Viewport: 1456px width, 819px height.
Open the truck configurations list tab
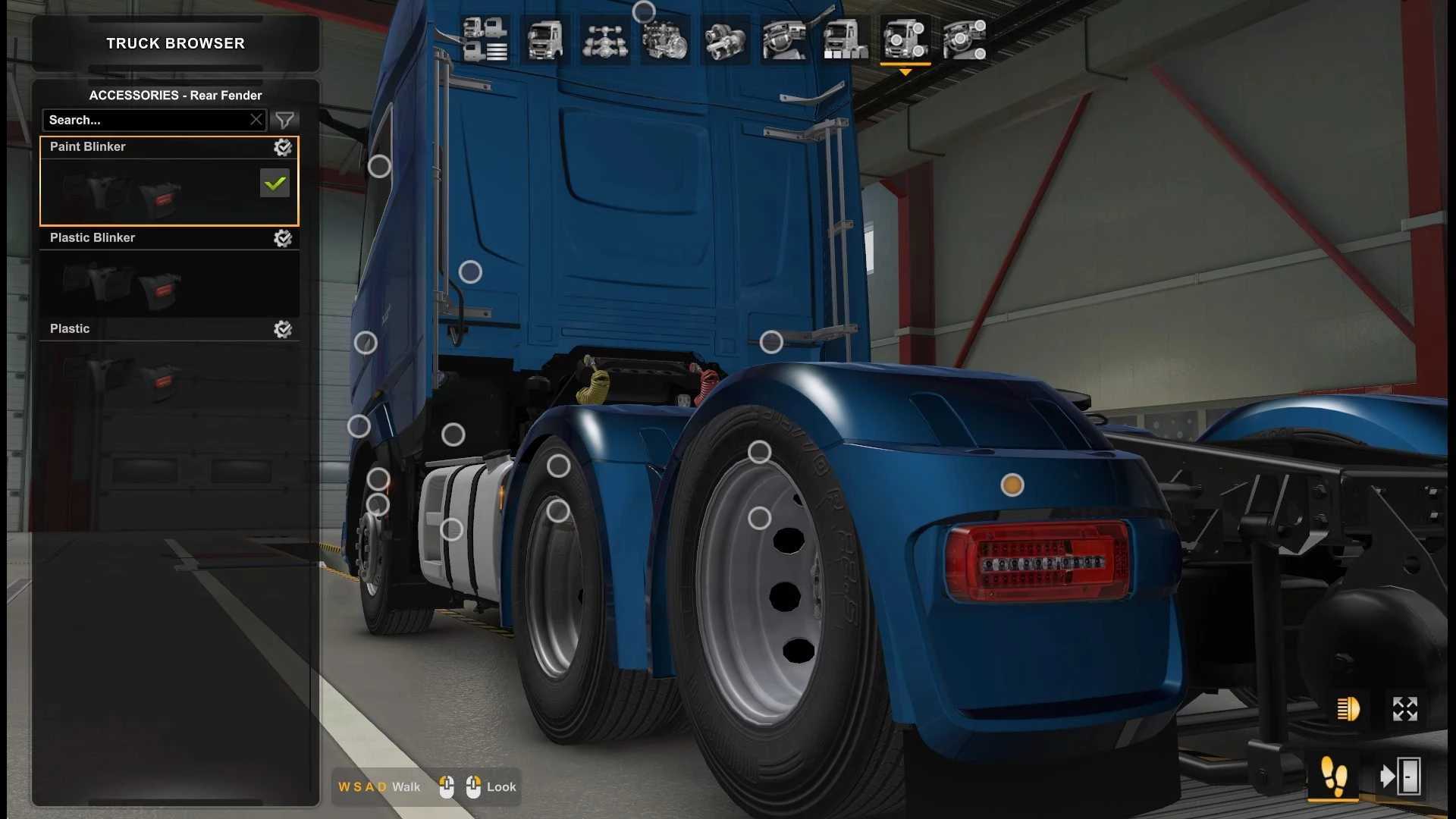[485, 39]
